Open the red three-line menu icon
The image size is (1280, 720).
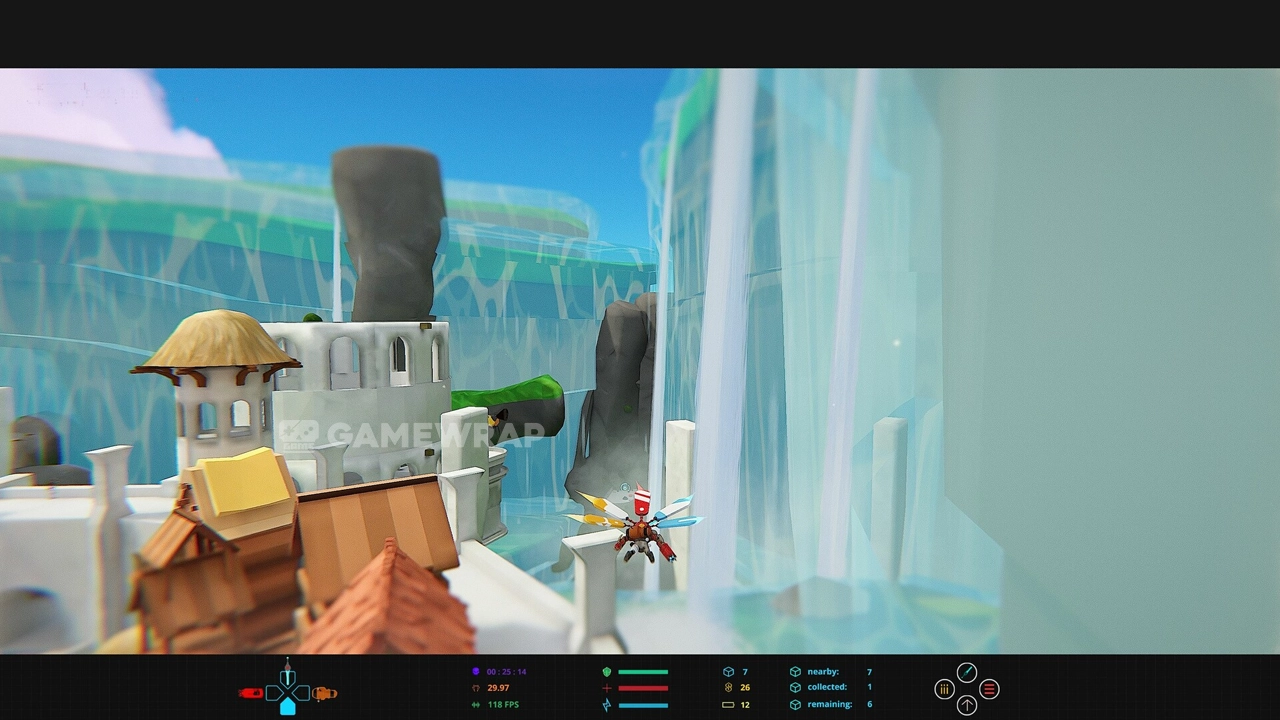989,689
